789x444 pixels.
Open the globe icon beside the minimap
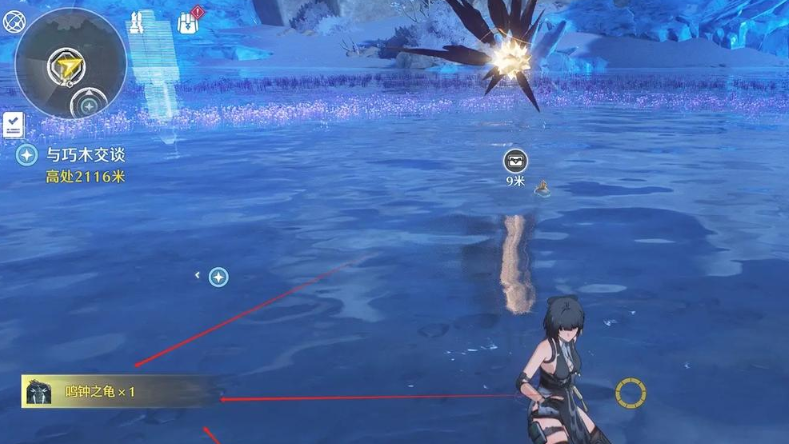point(14,21)
